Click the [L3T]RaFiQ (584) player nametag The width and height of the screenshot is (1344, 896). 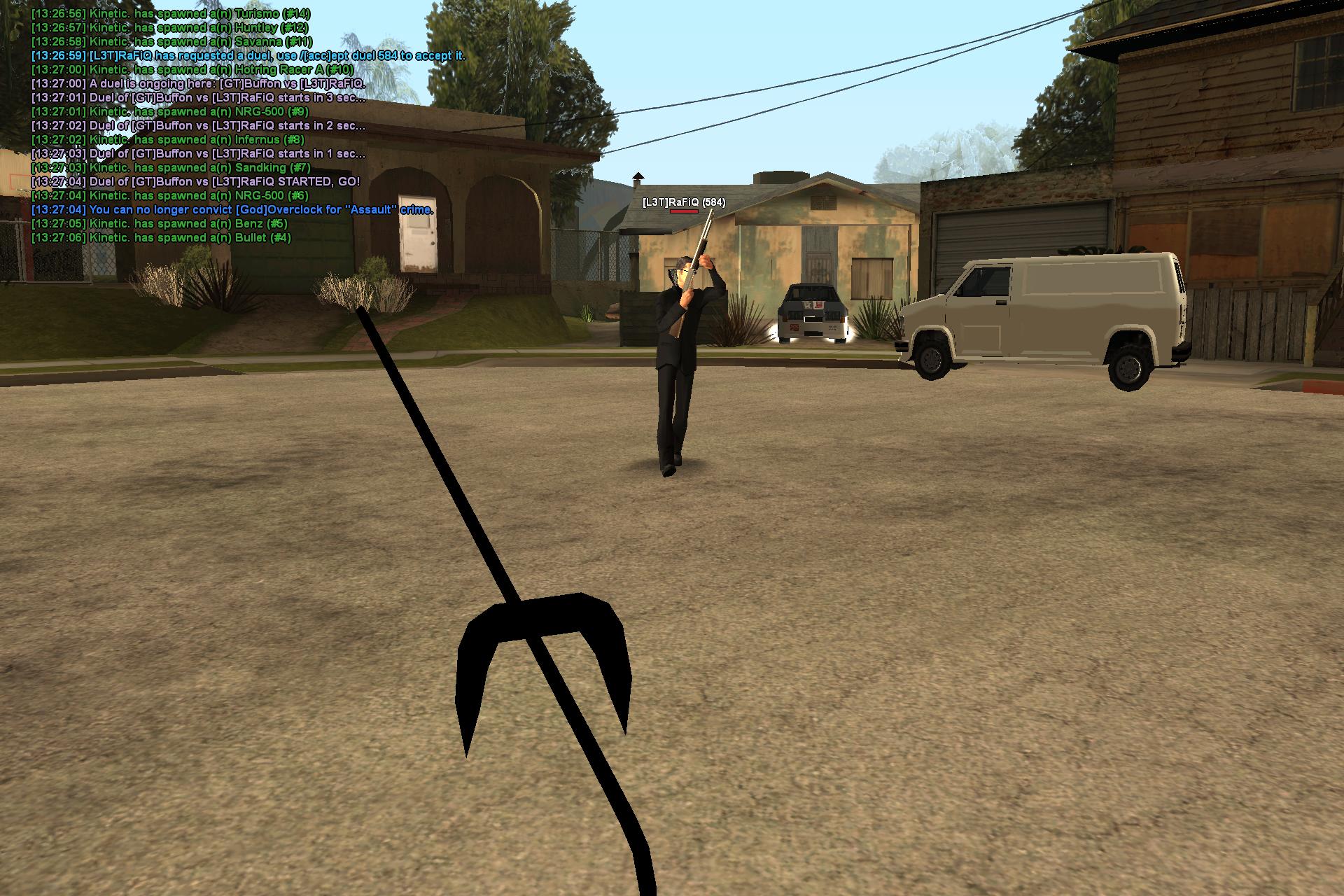684,202
